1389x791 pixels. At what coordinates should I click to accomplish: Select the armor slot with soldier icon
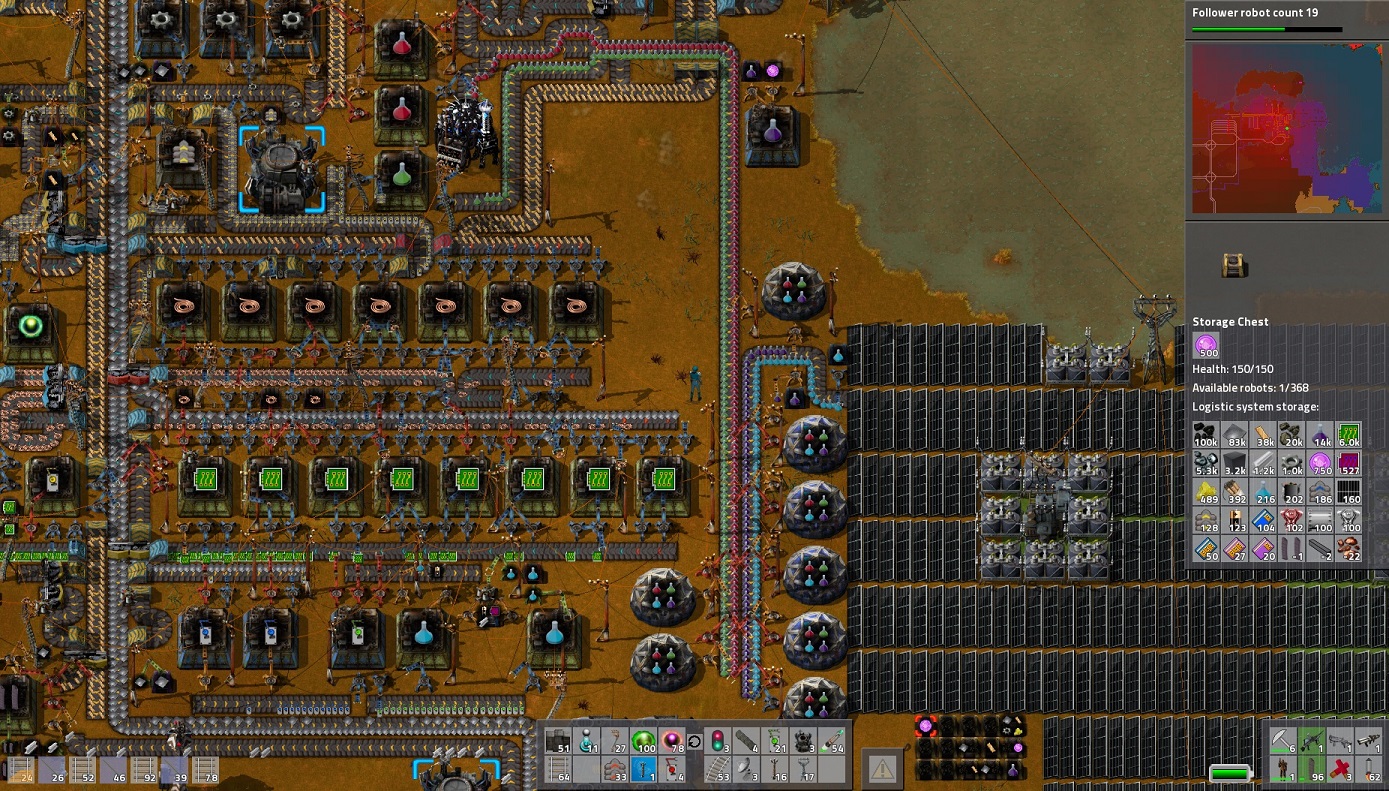1283,770
